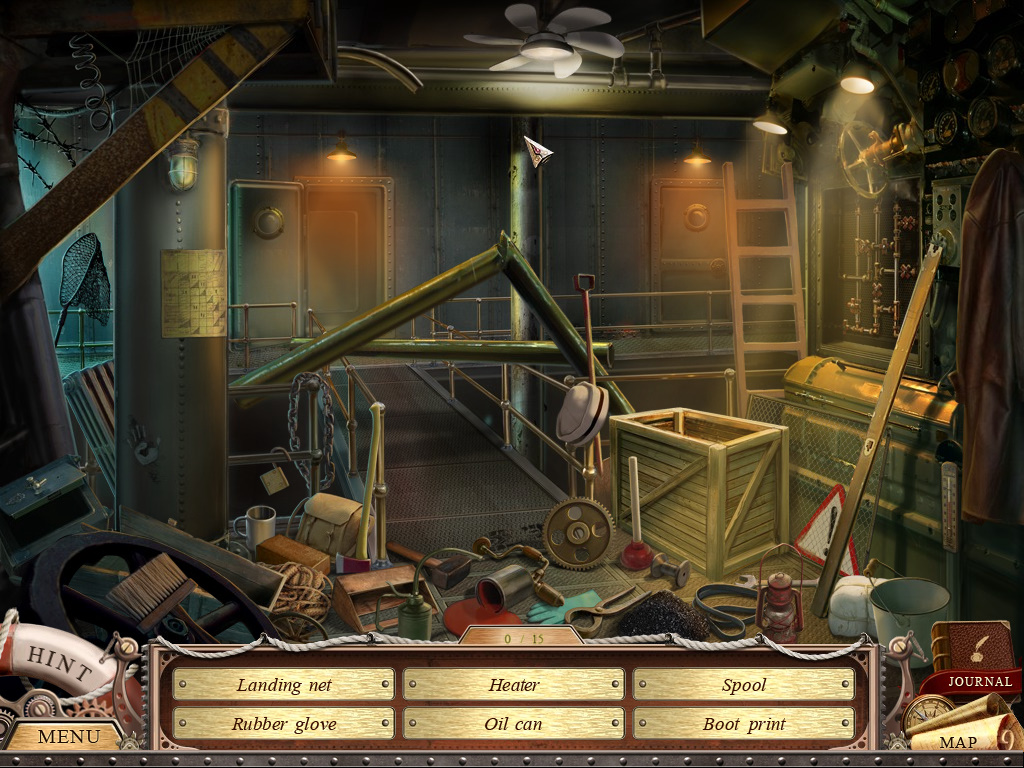Select the Landing net list entry

[283, 685]
